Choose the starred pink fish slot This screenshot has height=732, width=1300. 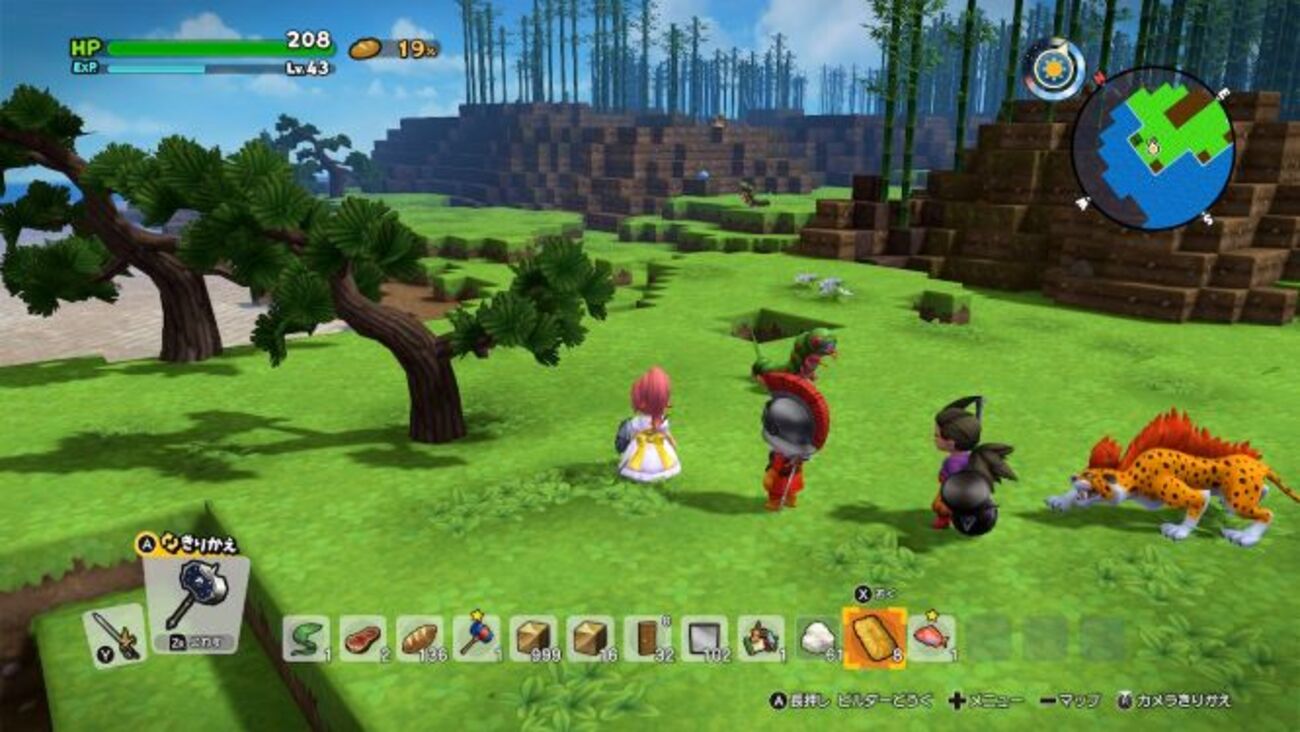tap(931, 638)
